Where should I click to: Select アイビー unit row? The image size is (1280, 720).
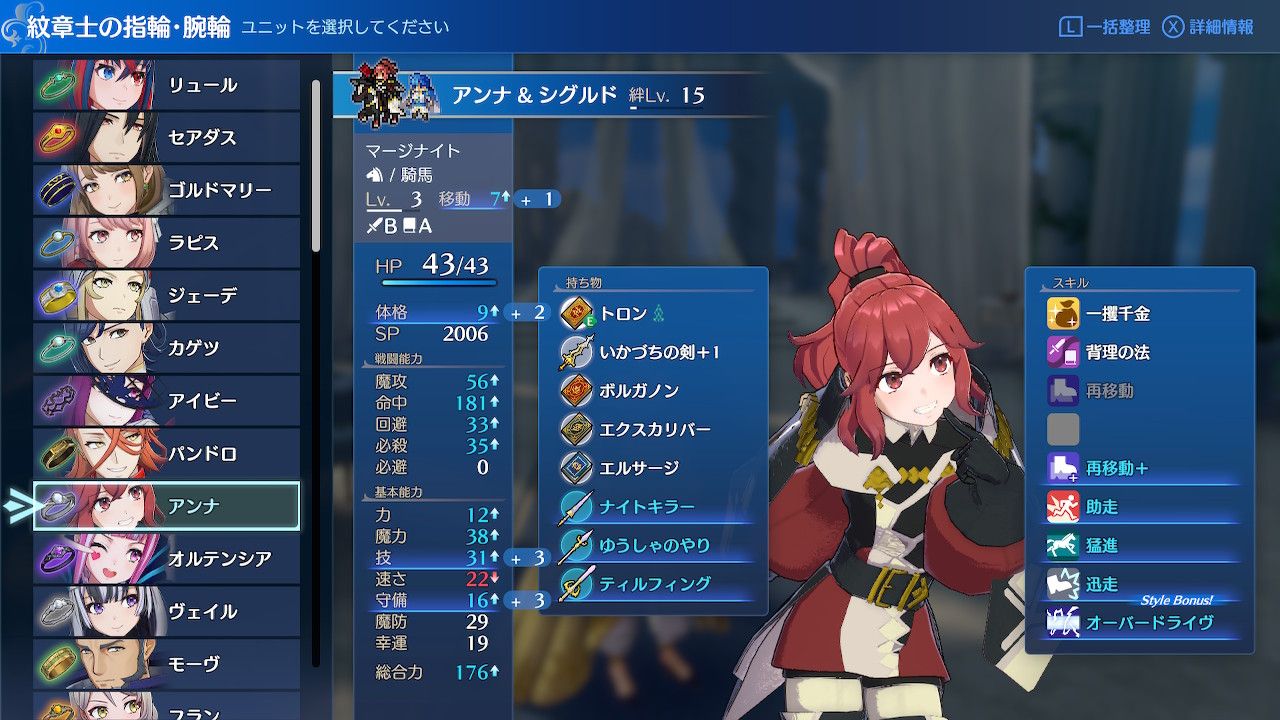point(166,401)
